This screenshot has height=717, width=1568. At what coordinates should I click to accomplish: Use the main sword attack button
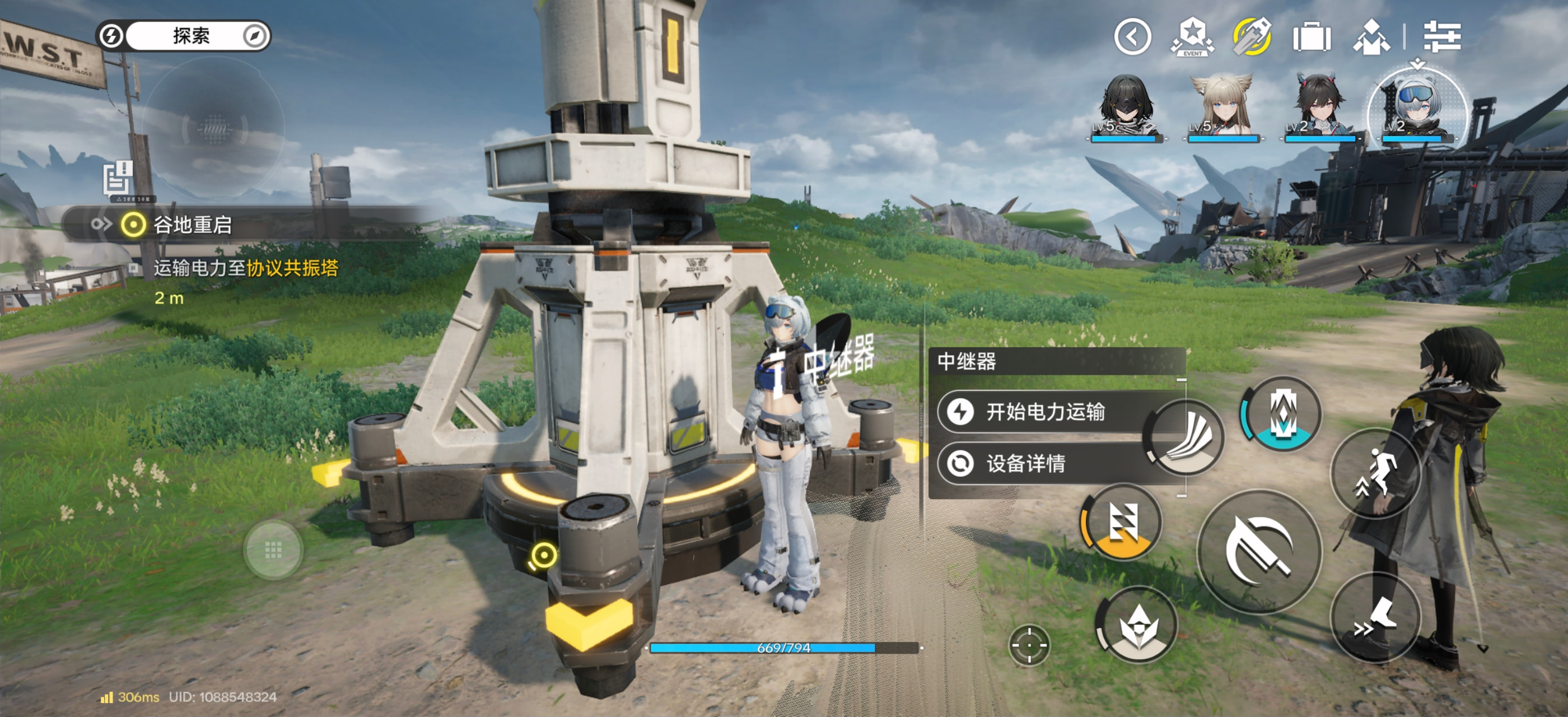(1258, 551)
